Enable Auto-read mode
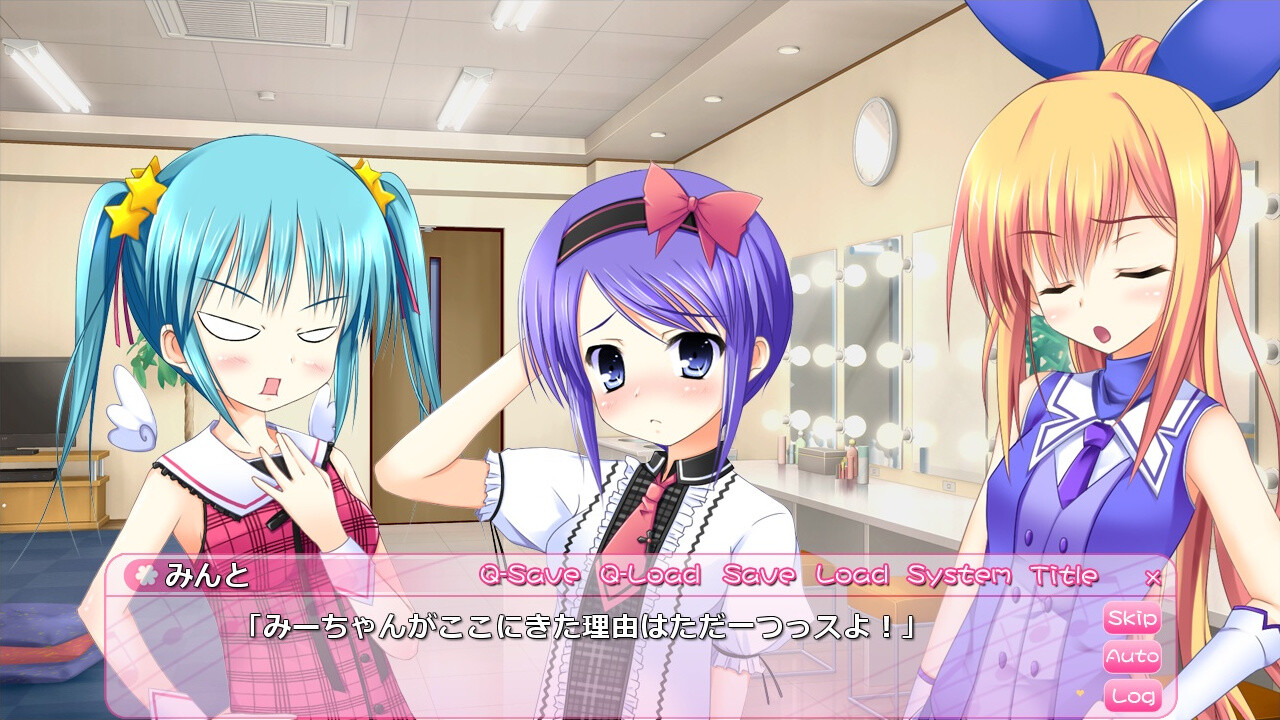1280x720 pixels. click(1130, 654)
